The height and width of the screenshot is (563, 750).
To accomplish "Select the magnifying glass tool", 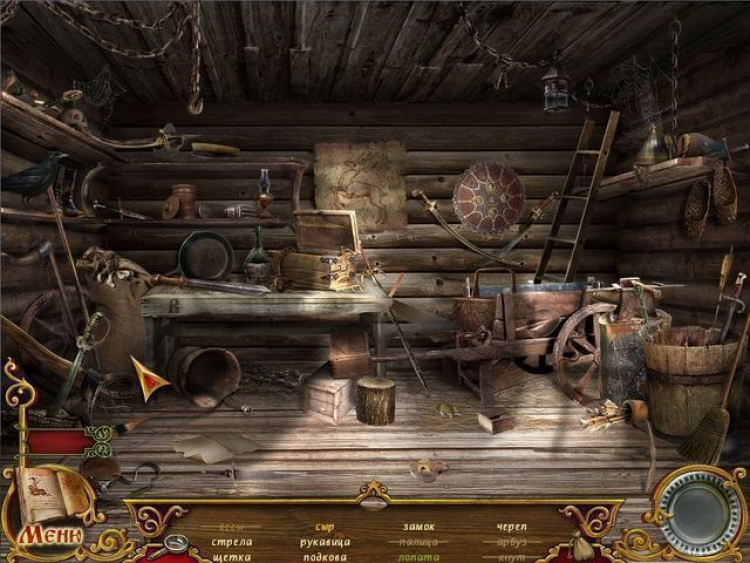I will pyautogui.click(x=174, y=544).
